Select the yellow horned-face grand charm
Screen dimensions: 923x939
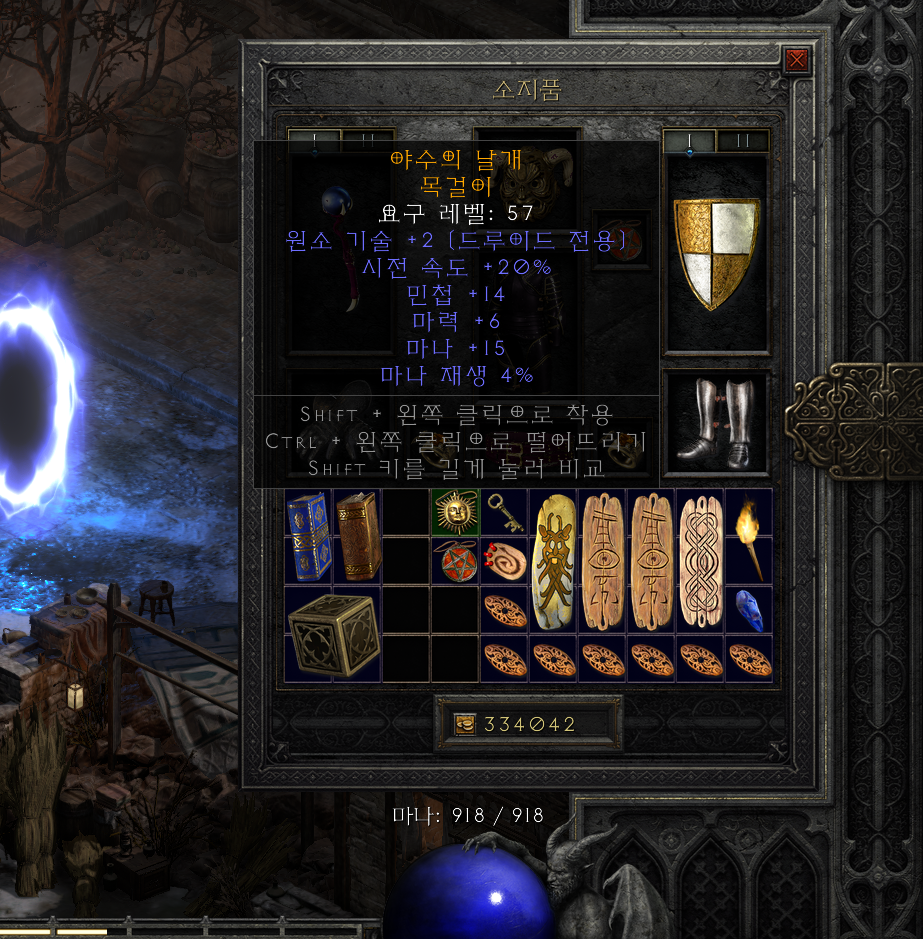[x=553, y=560]
